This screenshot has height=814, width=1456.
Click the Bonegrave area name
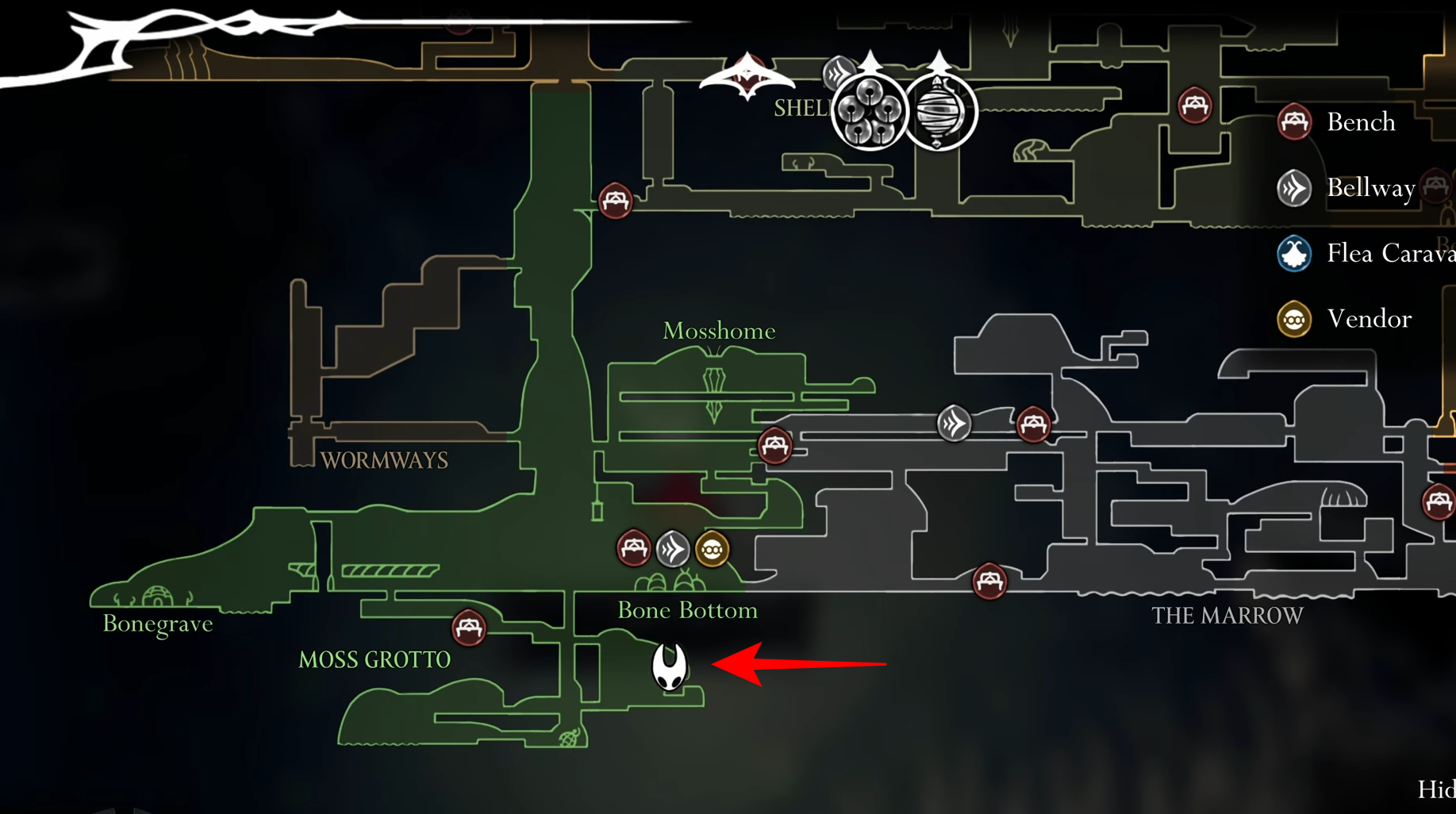coord(157,624)
